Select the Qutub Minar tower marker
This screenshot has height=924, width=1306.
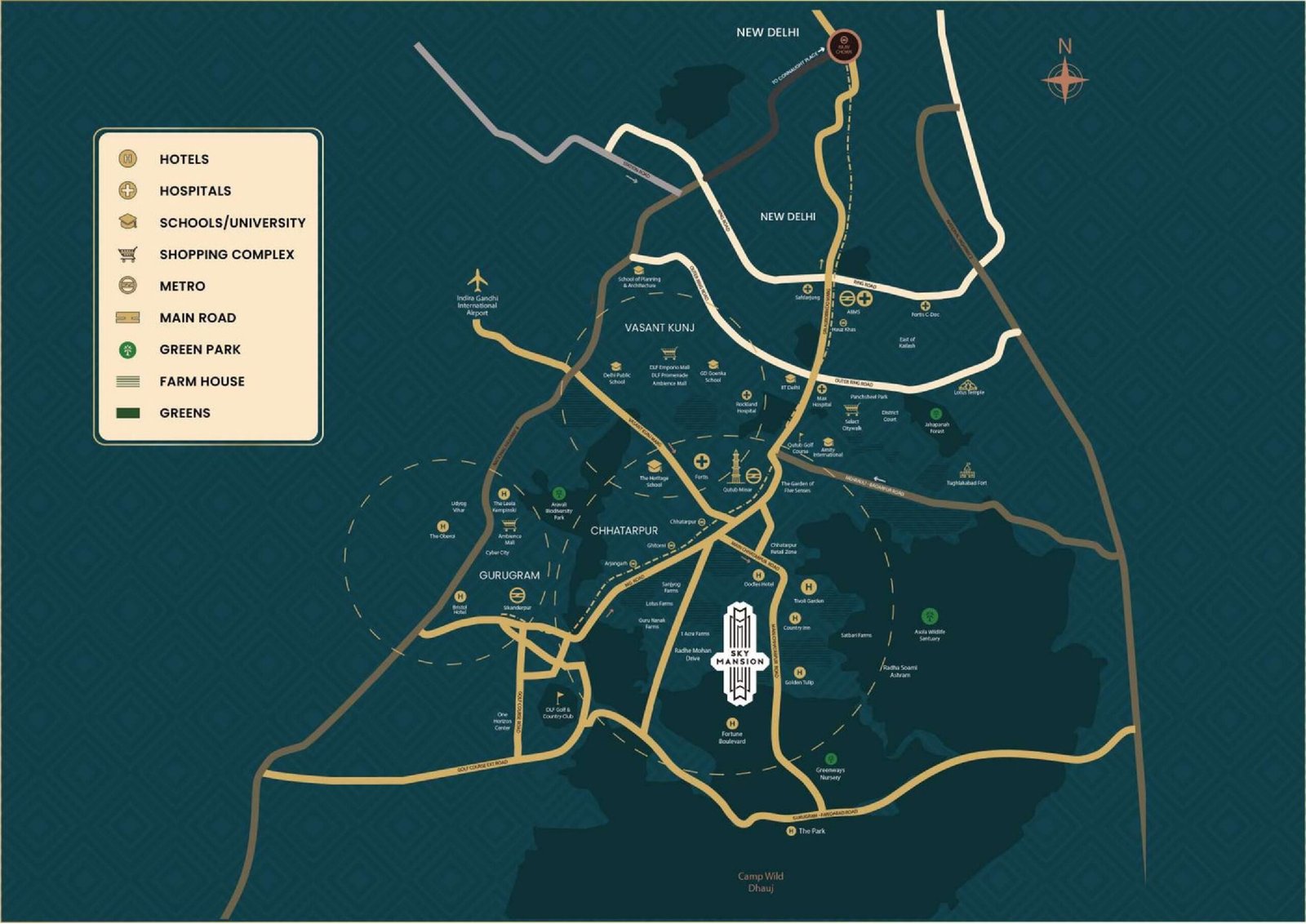[736, 468]
